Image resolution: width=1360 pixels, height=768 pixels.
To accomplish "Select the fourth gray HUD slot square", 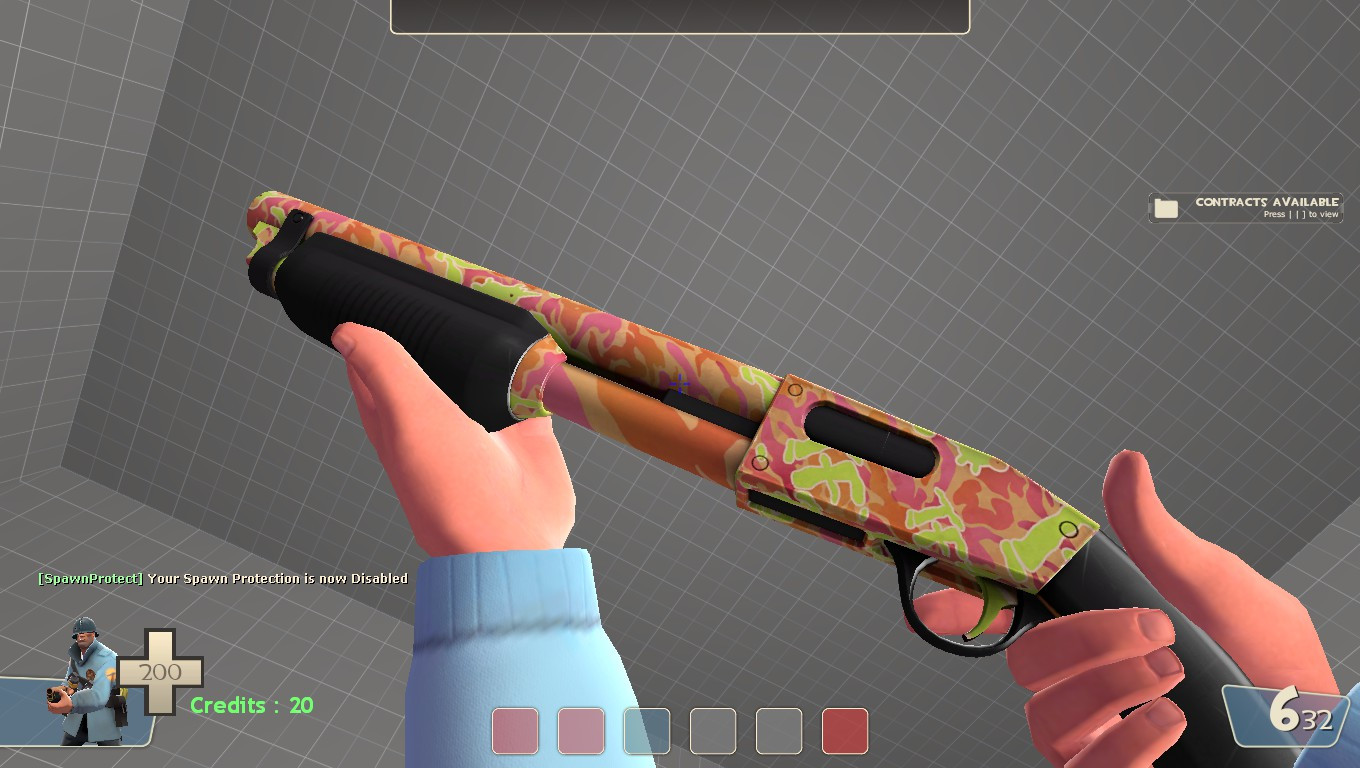I will [712, 731].
